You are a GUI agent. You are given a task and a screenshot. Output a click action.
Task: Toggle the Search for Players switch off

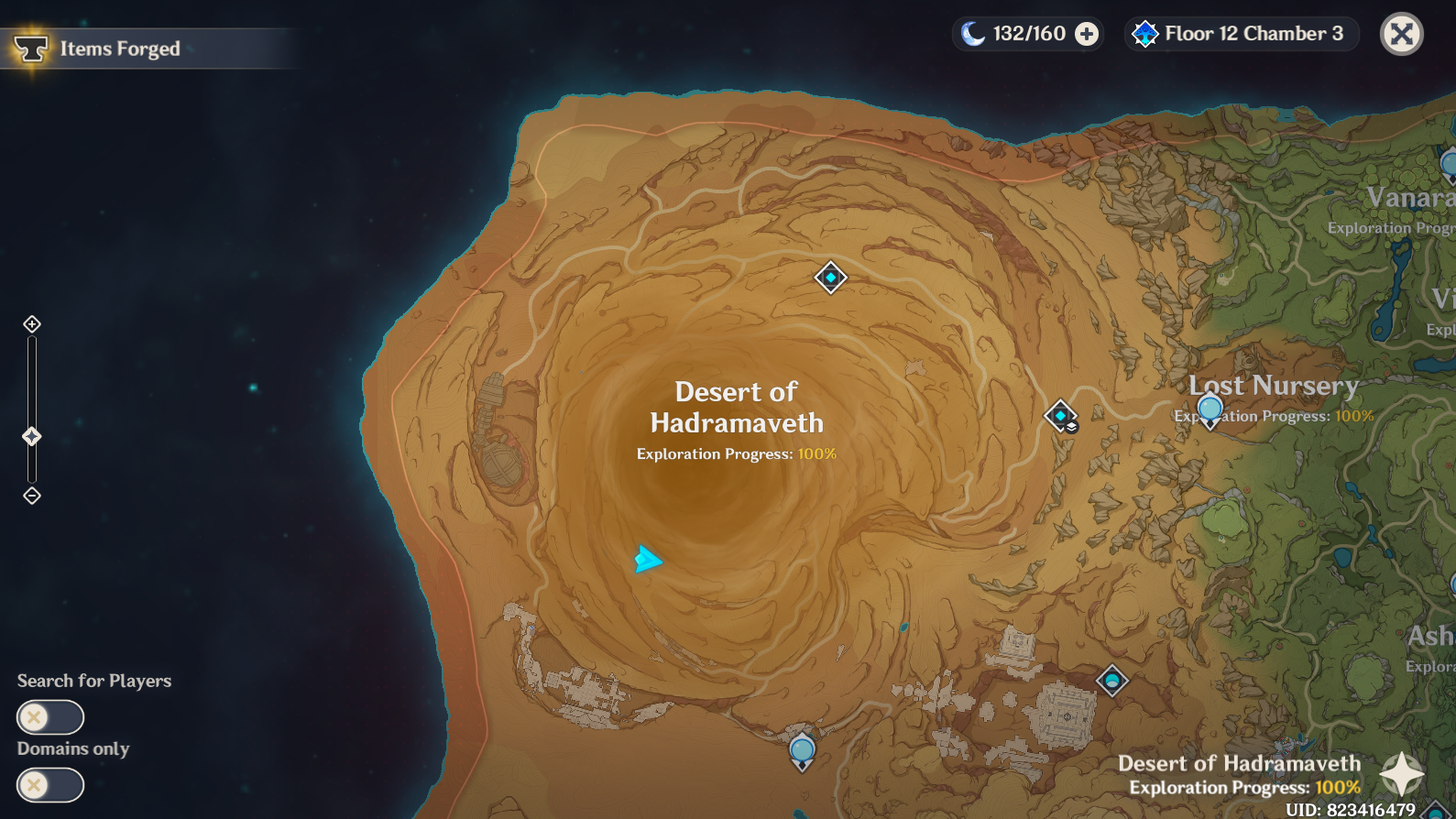tap(50, 717)
